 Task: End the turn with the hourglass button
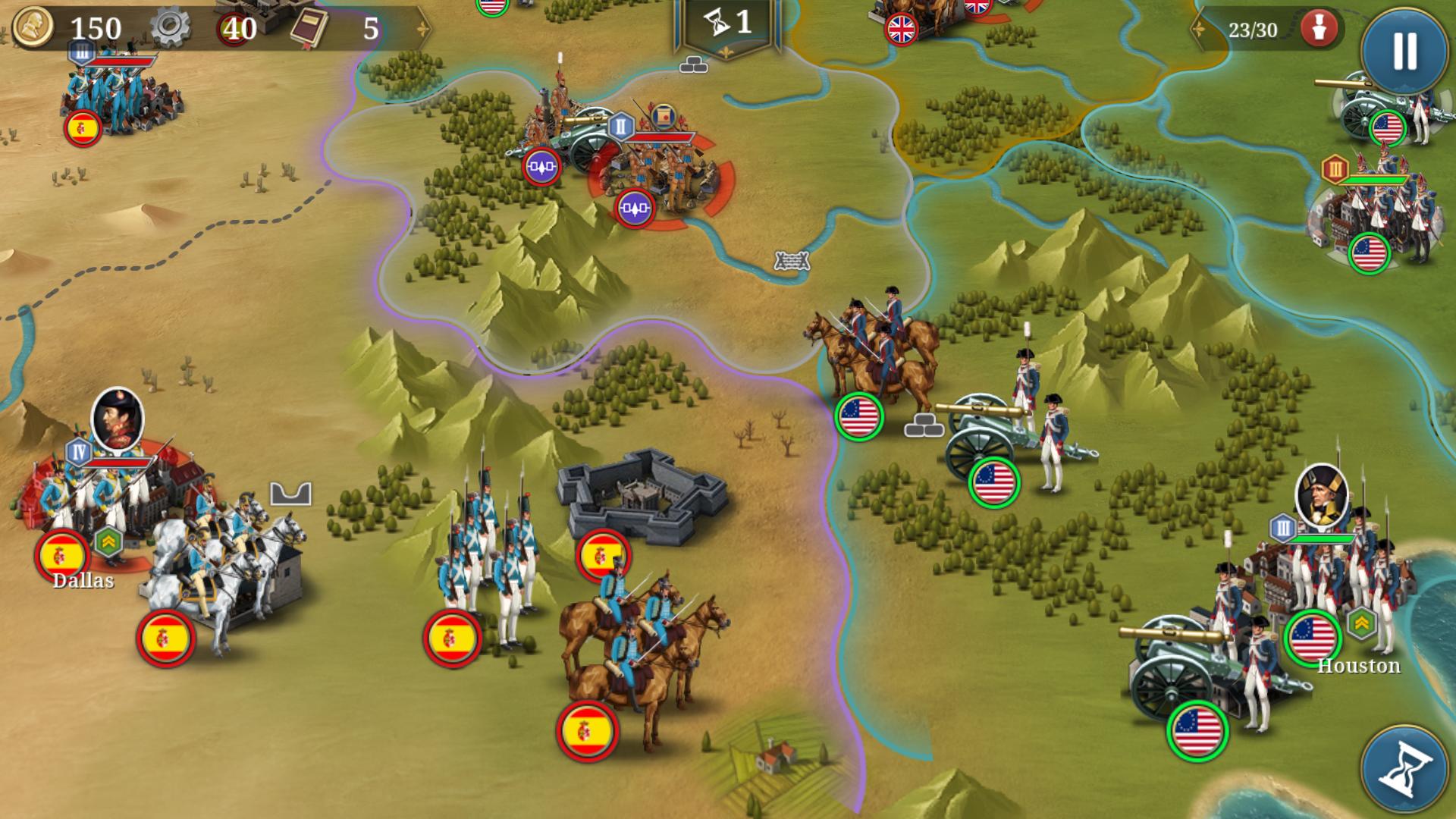click(x=1404, y=768)
